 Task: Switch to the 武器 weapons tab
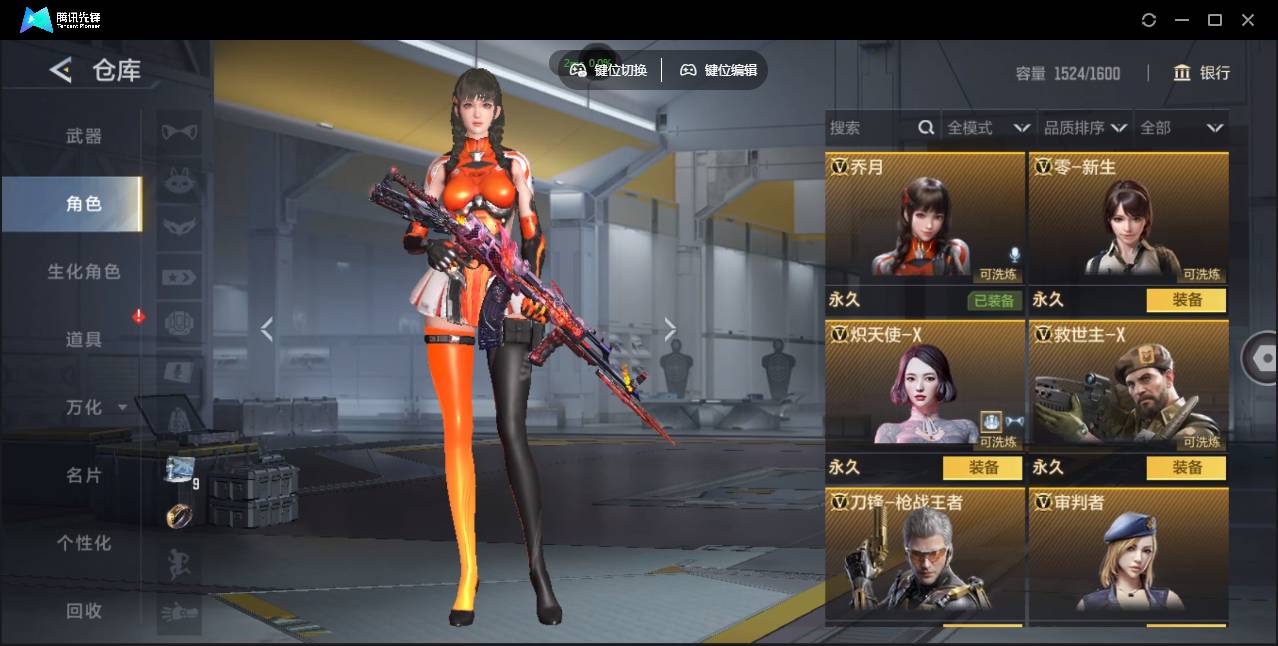click(x=84, y=136)
